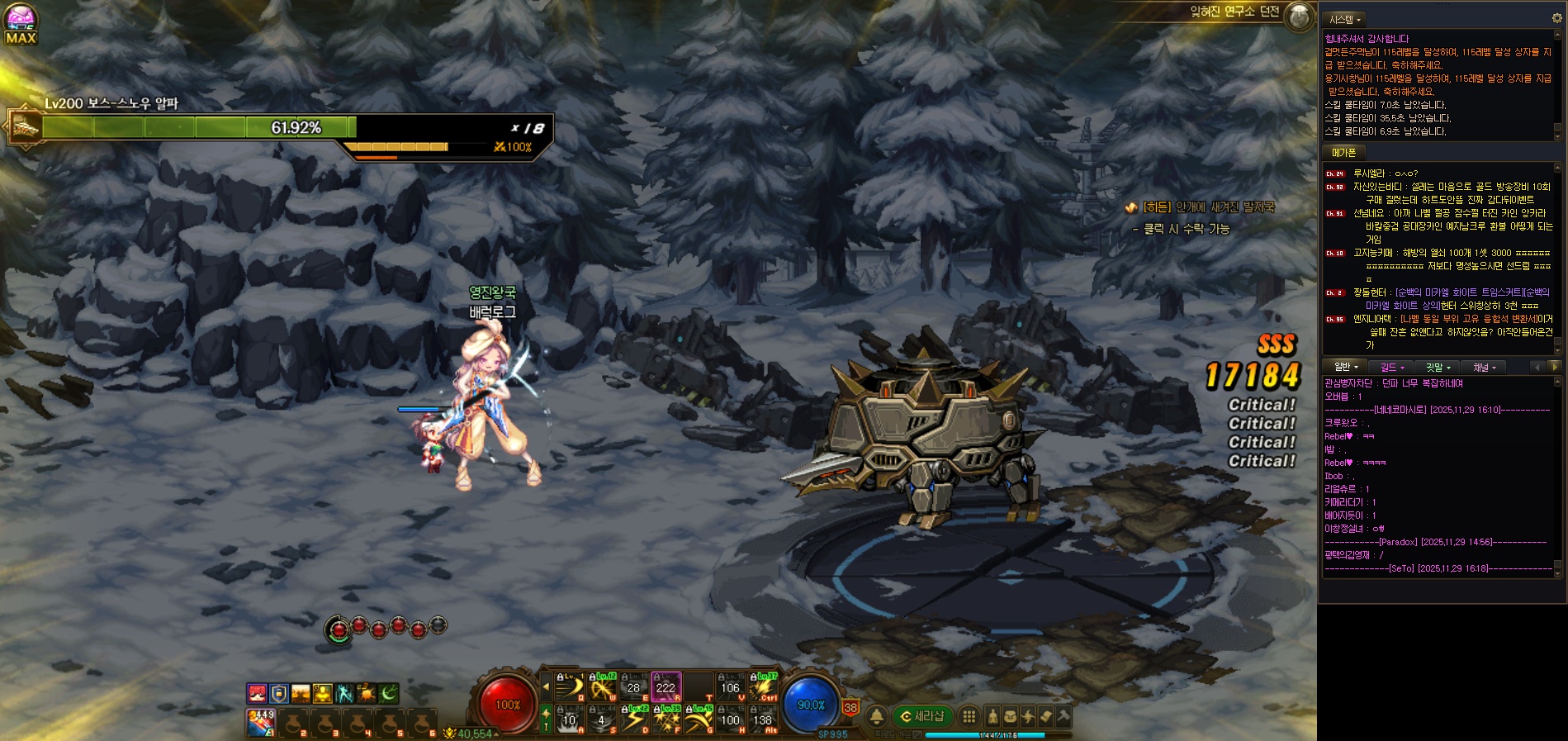Image resolution: width=1568 pixels, height=741 pixels.
Task: Click the notification bell icon
Action: (x=877, y=716)
